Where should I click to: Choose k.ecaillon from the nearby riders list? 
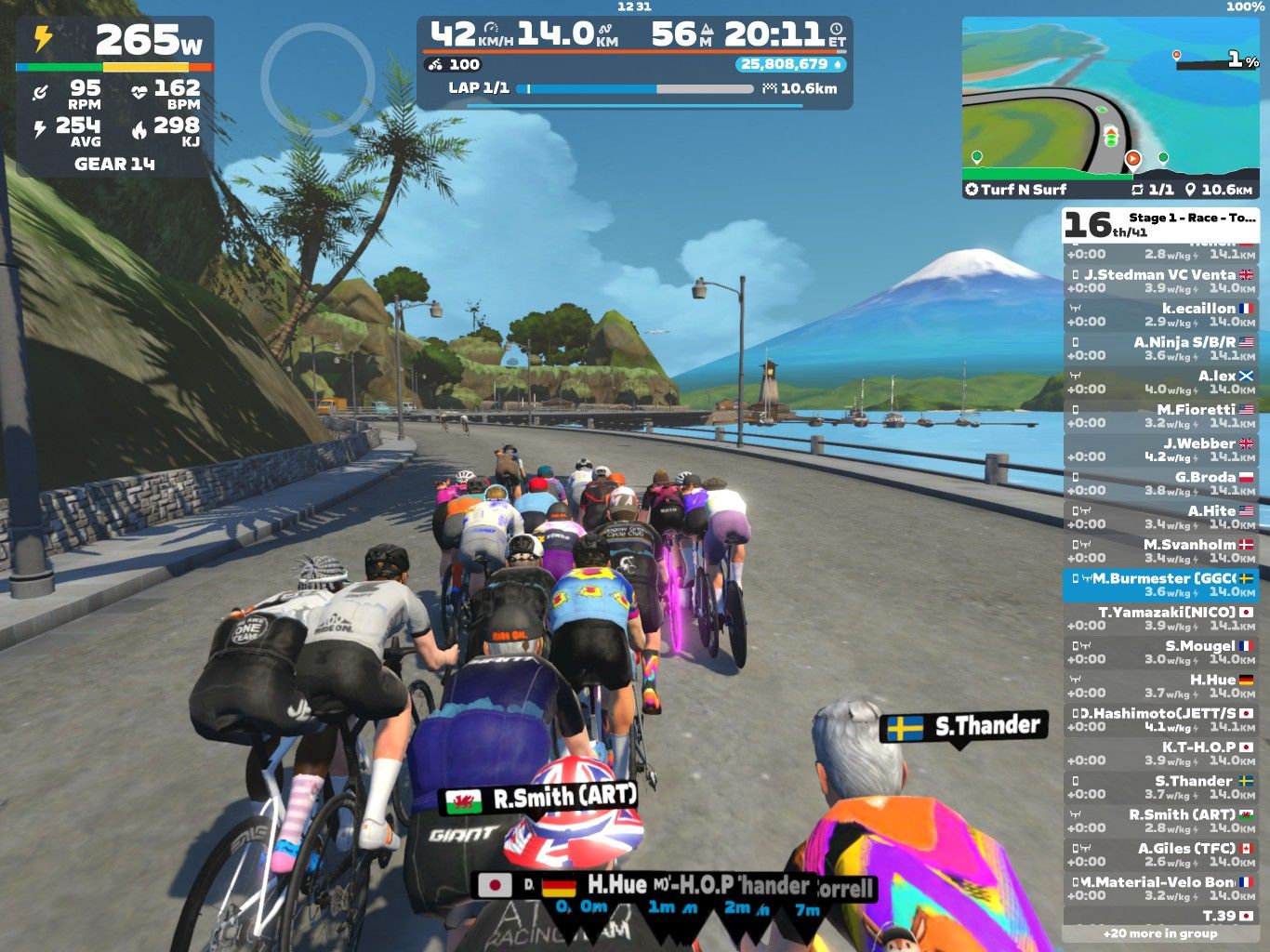point(1160,314)
